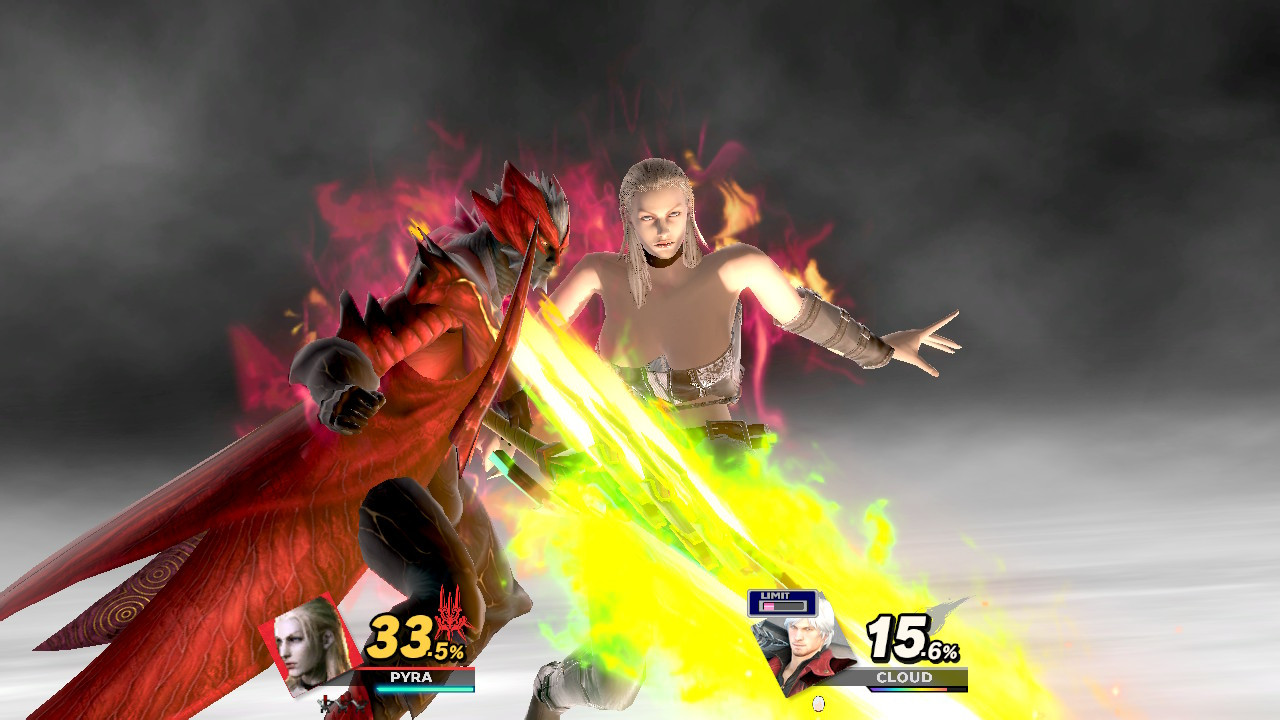Toggle the LIMIT gauge label

(776, 596)
